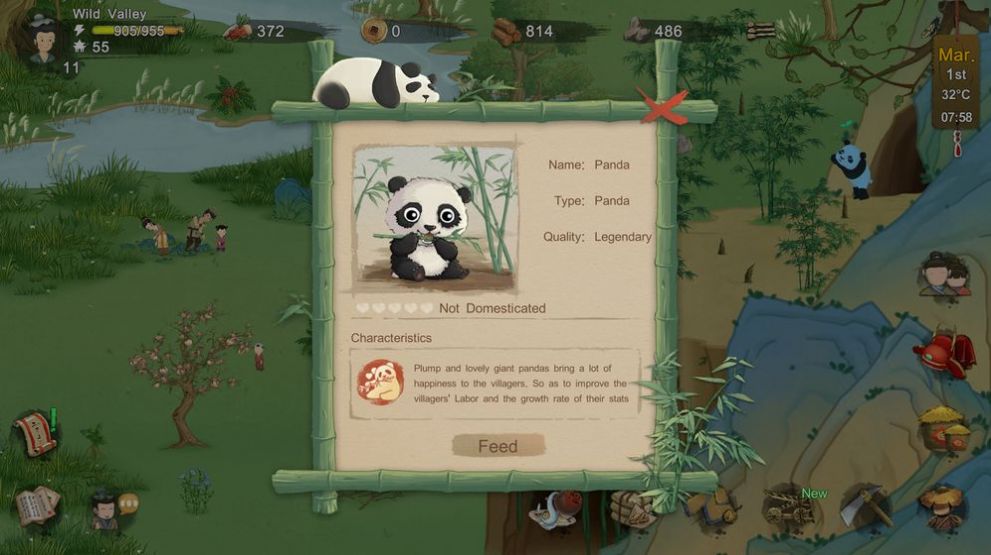Open the calendar and weather panel
The width and height of the screenshot is (991, 555).
pos(956,84)
